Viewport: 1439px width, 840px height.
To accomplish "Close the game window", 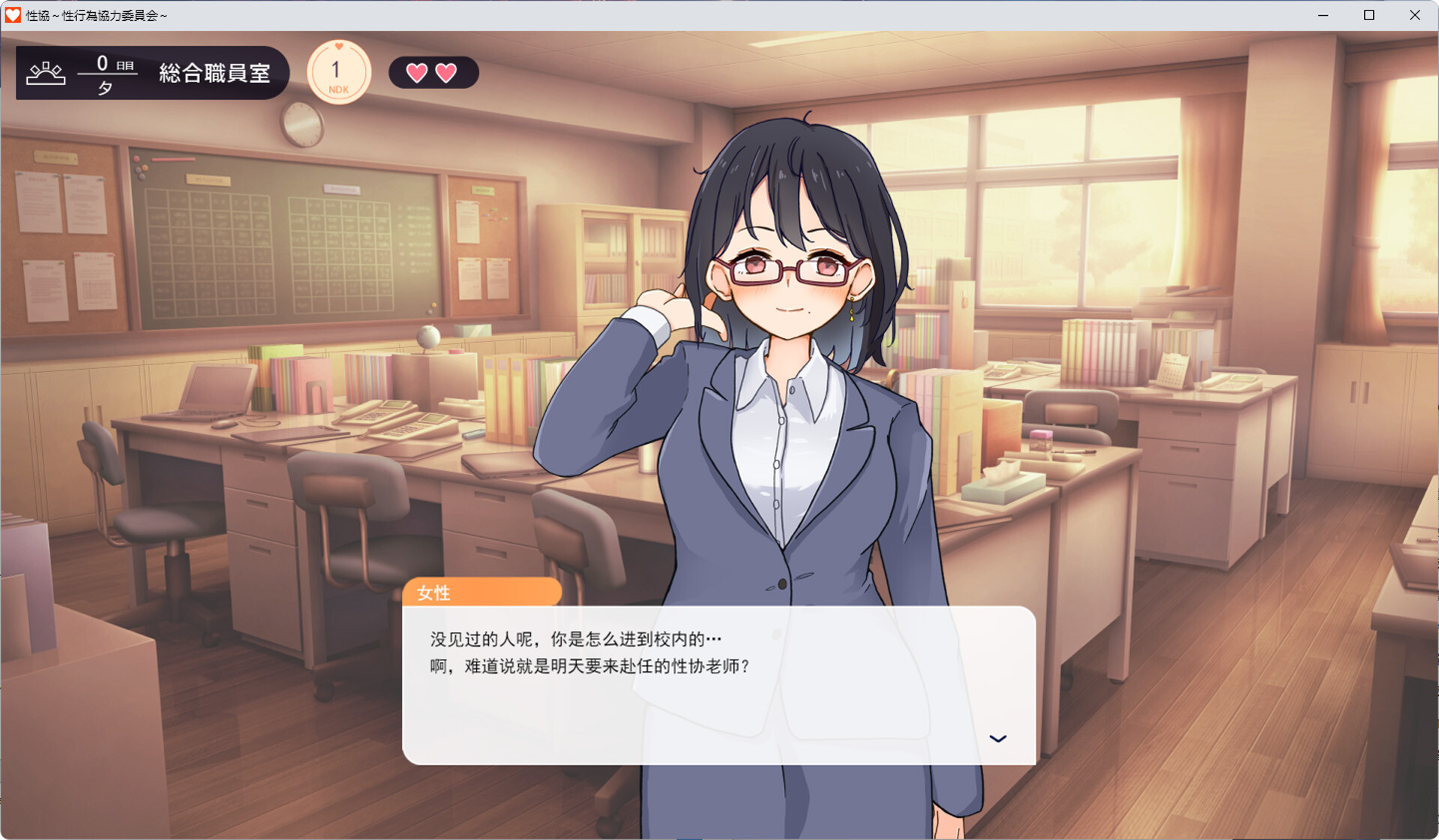I will coord(1414,15).
